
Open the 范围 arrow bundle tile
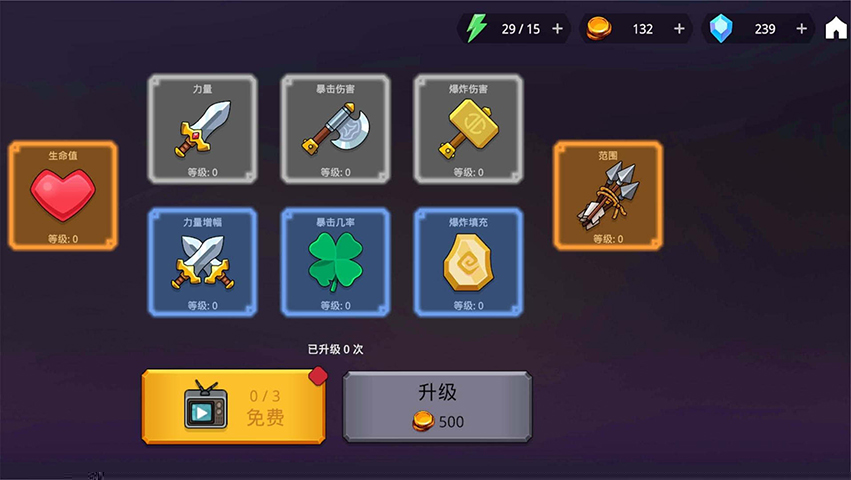click(608, 195)
